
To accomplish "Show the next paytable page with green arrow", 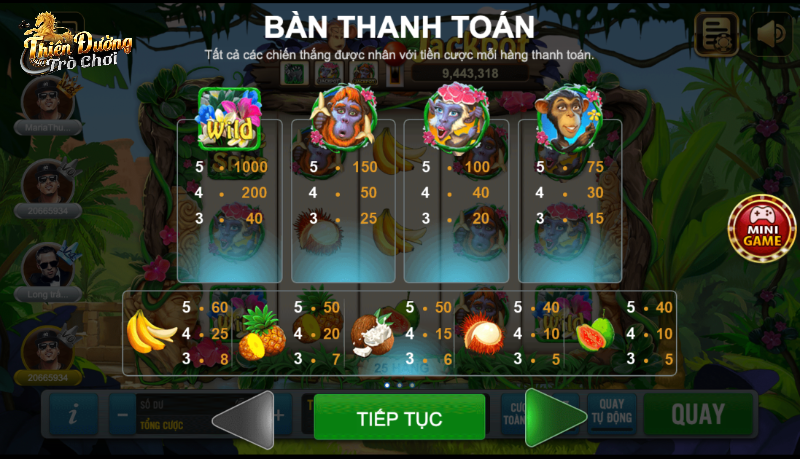I will (555, 417).
